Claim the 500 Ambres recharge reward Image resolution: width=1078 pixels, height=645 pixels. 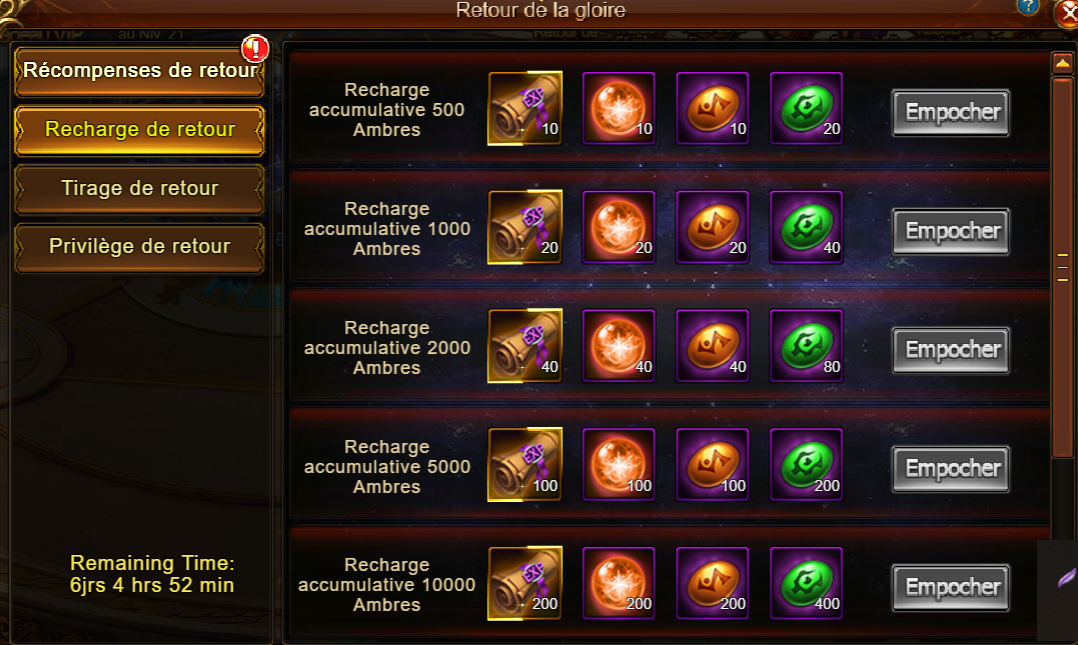point(951,112)
